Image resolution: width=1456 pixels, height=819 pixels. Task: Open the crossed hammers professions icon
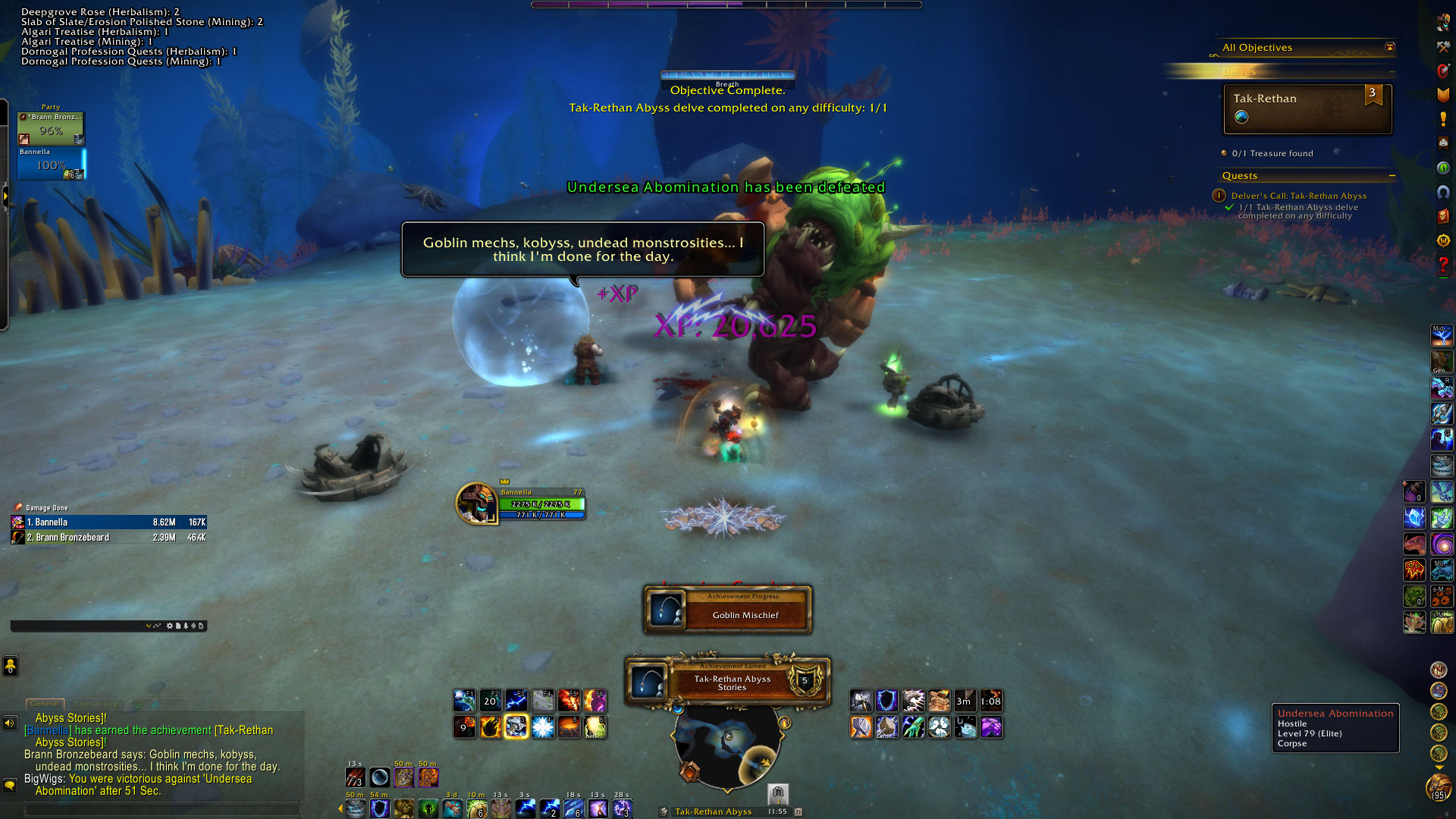click(x=1443, y=47)
